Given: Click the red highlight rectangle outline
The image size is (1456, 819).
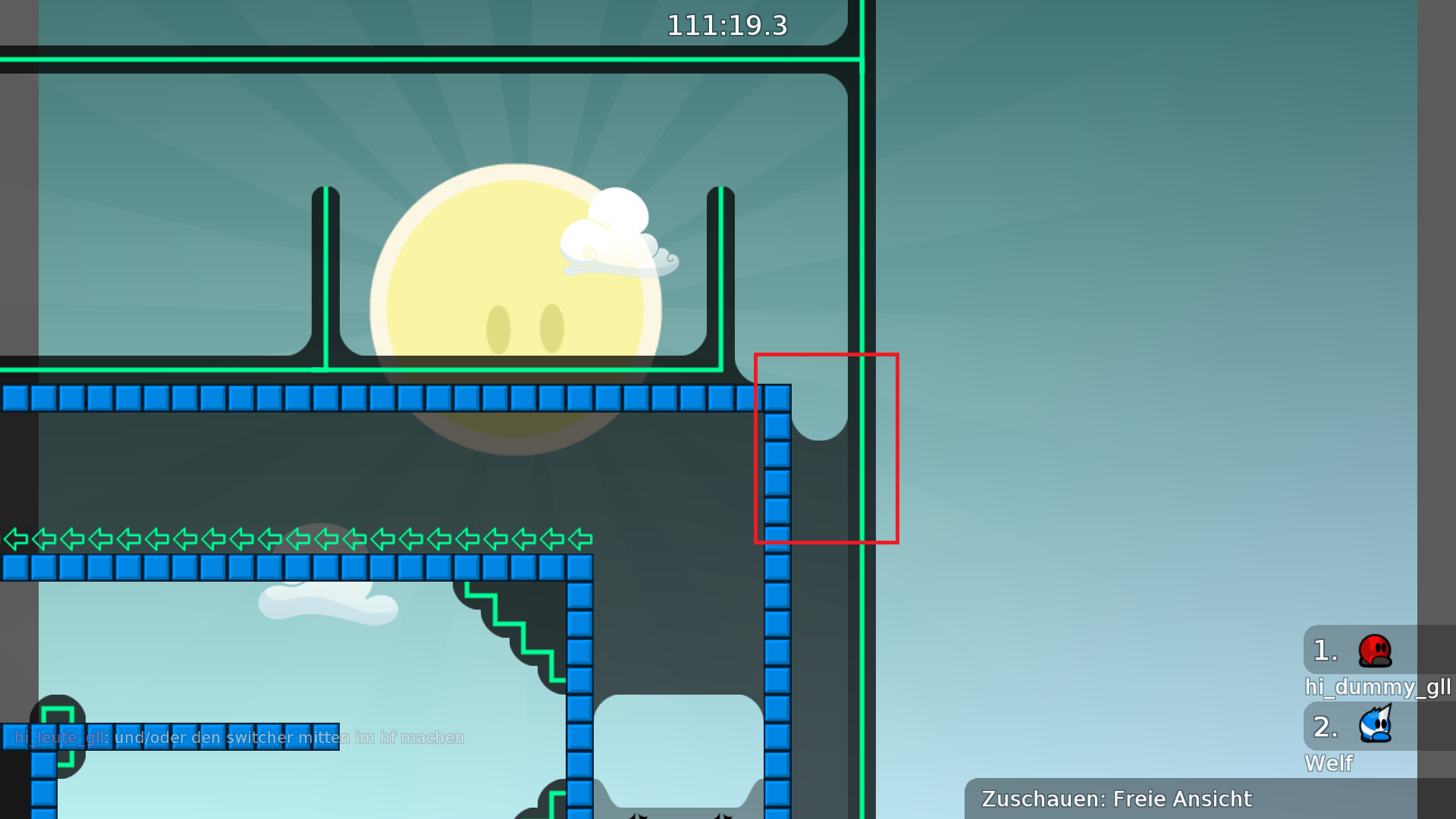Looking at the screenshot, I should pyautogui.click(x=827, y=353).
